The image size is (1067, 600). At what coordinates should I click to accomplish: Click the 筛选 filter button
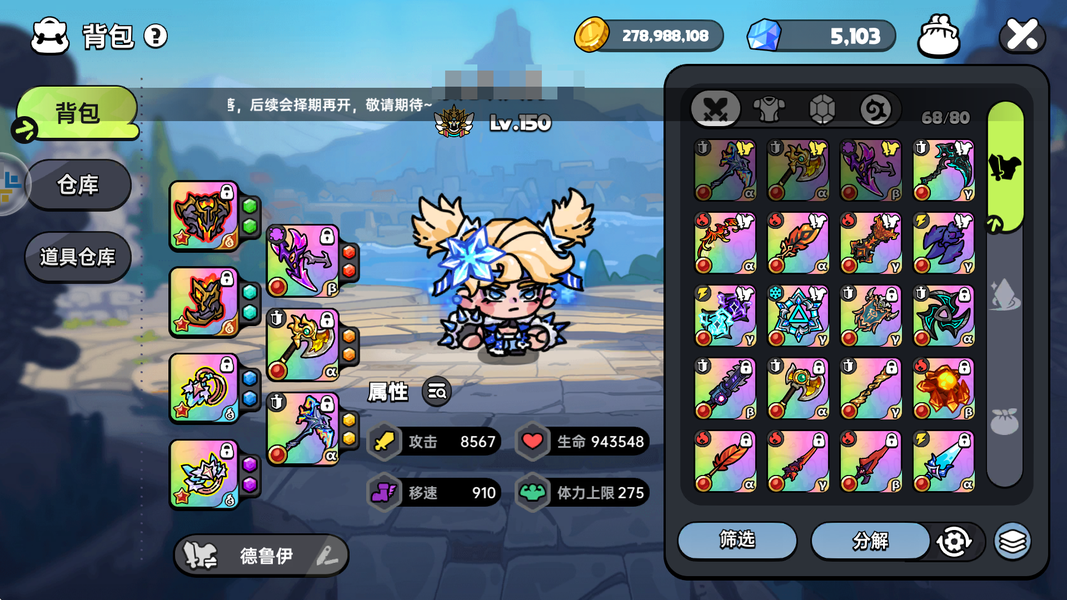coord(737,541)
